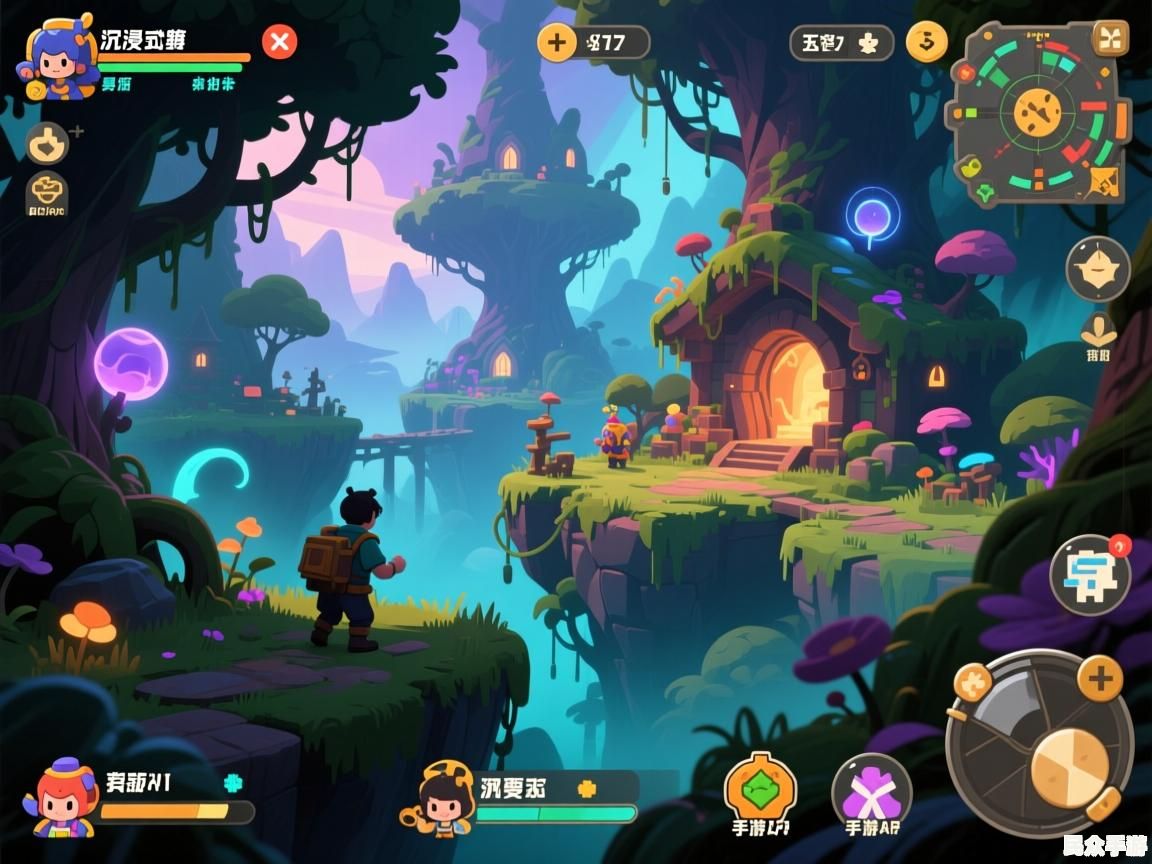Tap the plus button beside the 77 counter

pyautogui.click(x=557, y=42)
